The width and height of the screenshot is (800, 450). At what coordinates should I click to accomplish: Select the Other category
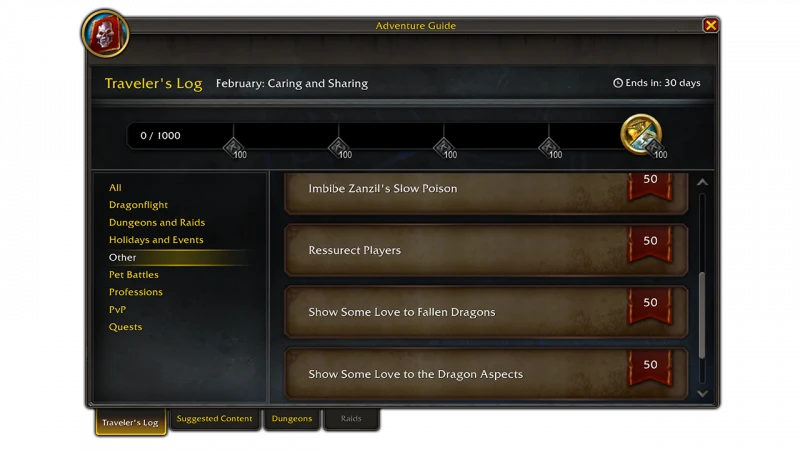123,258
